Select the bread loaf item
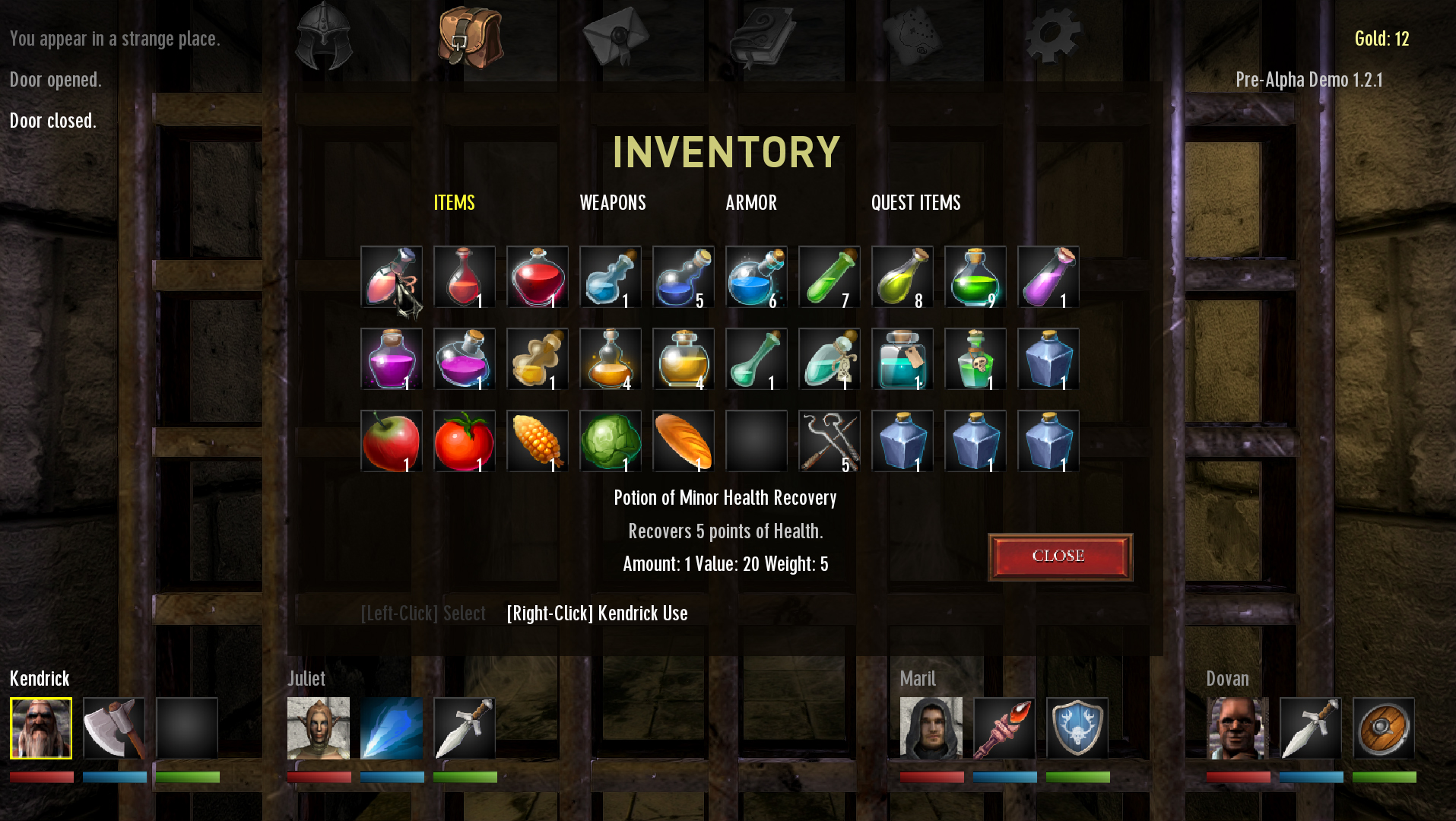 (x=683, y=441)
